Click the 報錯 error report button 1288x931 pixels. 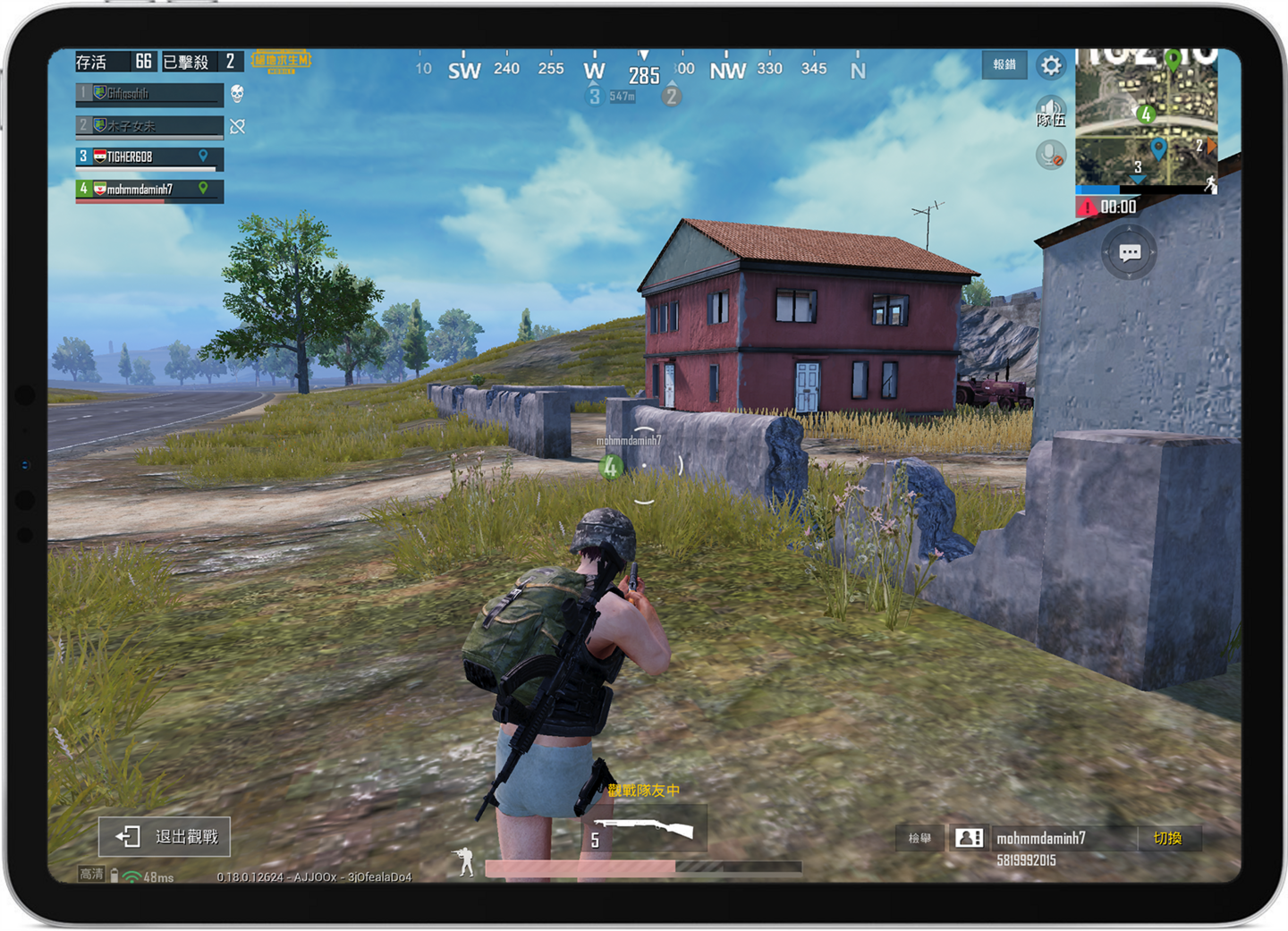click(x=1004, y=64)
